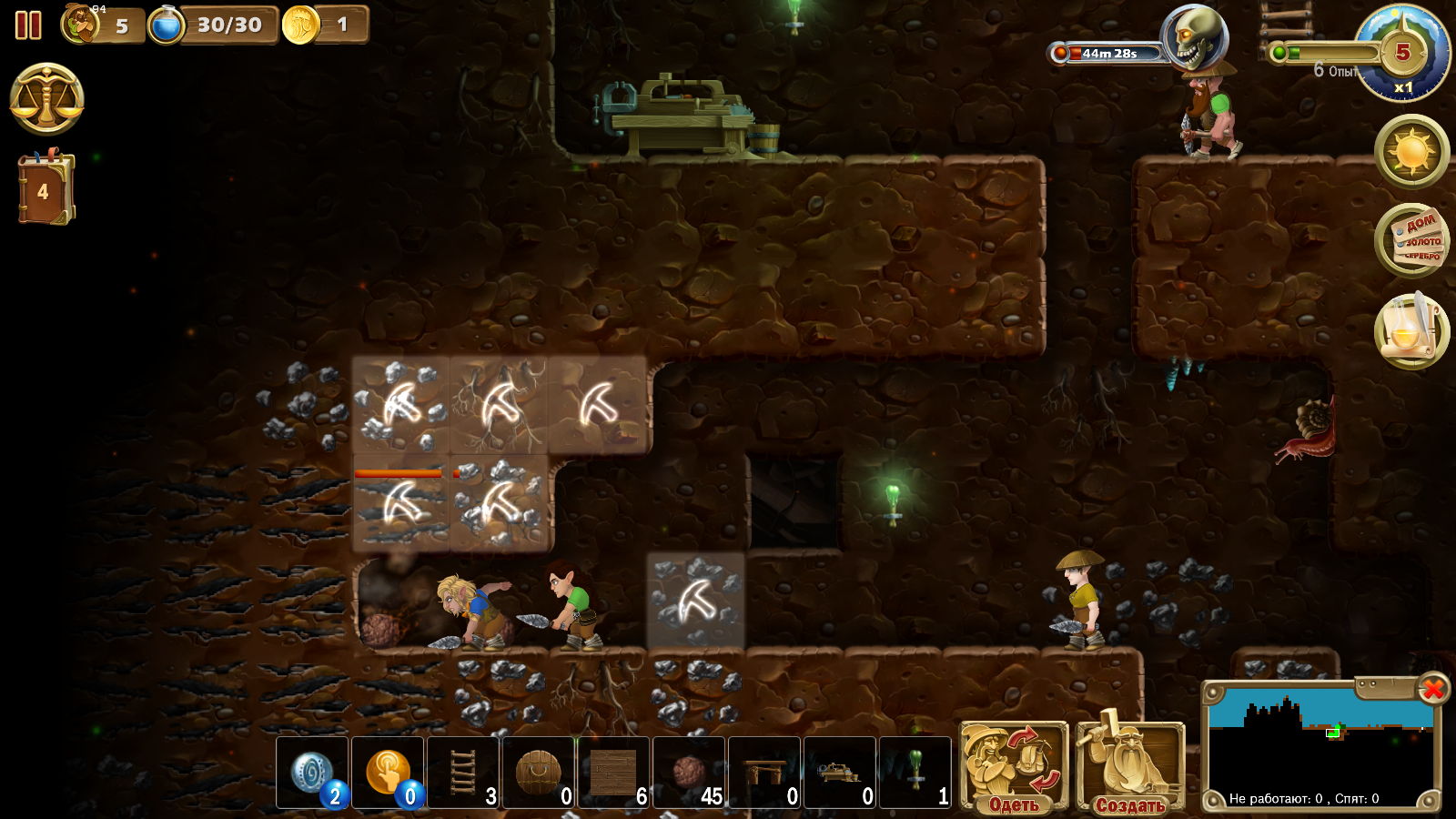Open the Создать crafting menu
This screenshot has width=1456, height=819.
tap(1129, 767)
